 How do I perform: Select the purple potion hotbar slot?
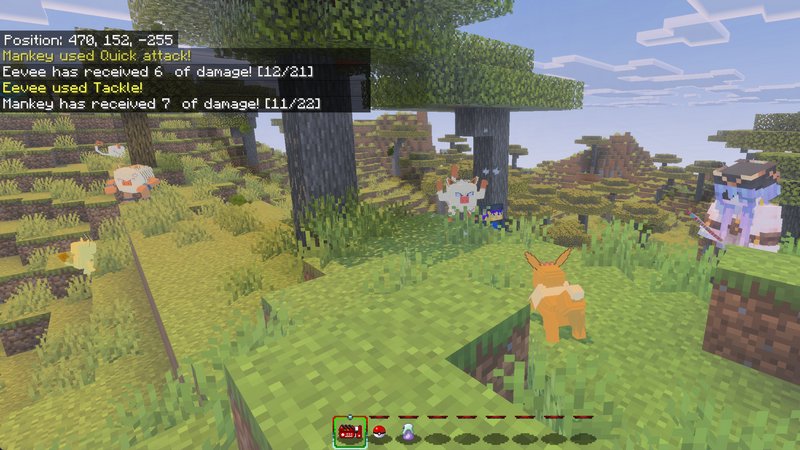(x=407, y=433)
